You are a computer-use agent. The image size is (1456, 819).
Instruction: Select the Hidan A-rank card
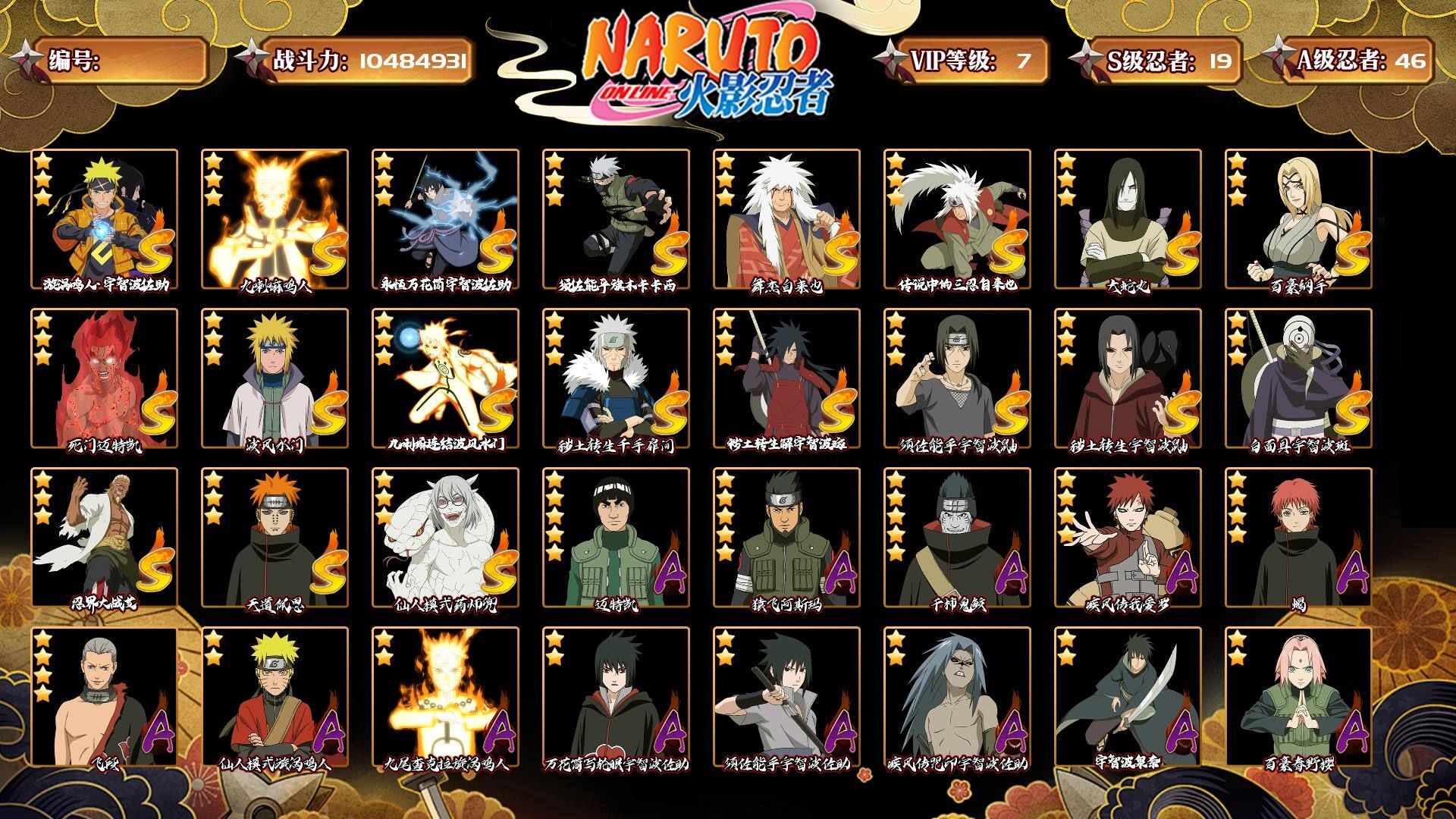(x=104, y=697)
